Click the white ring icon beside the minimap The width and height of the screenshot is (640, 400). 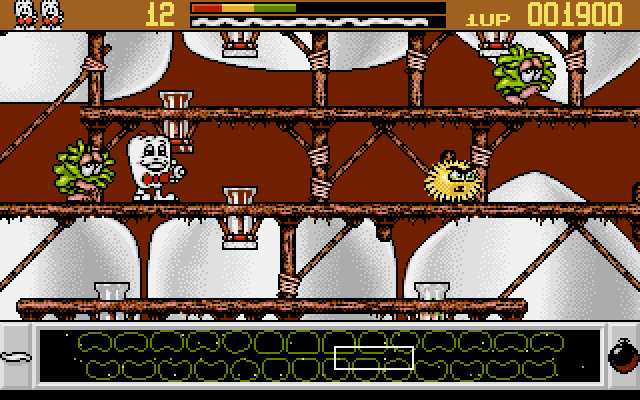click(x=18, y=356)
